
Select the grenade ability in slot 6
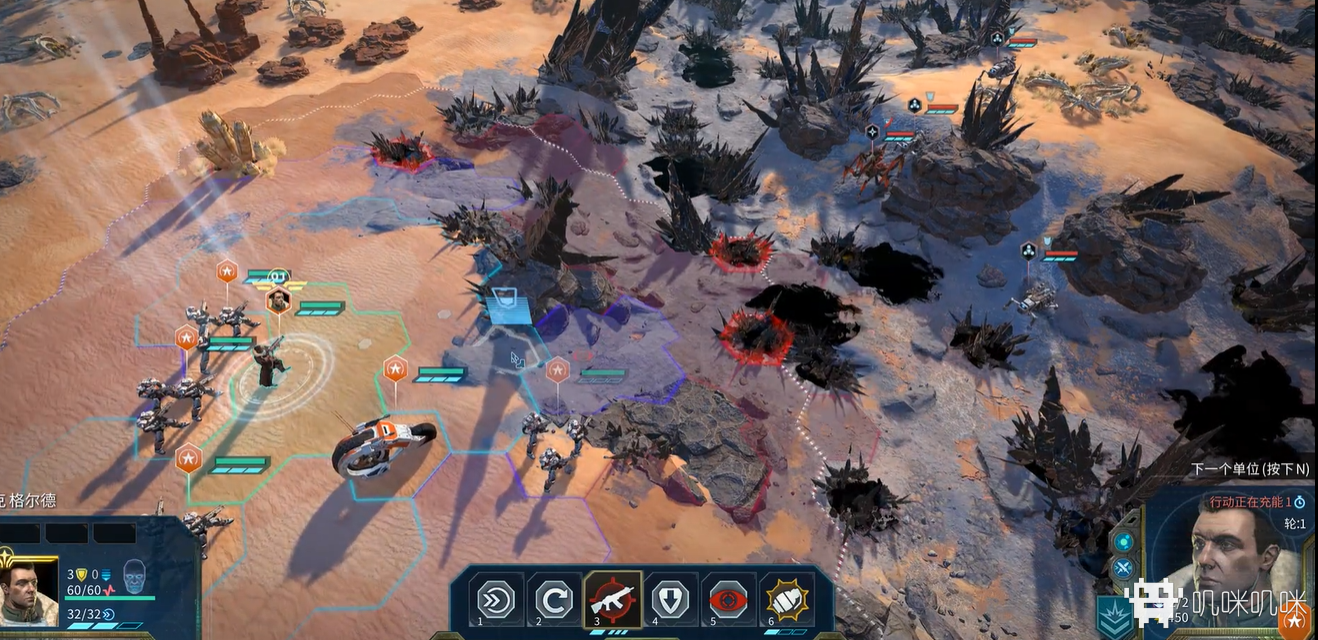click(787, 599)
